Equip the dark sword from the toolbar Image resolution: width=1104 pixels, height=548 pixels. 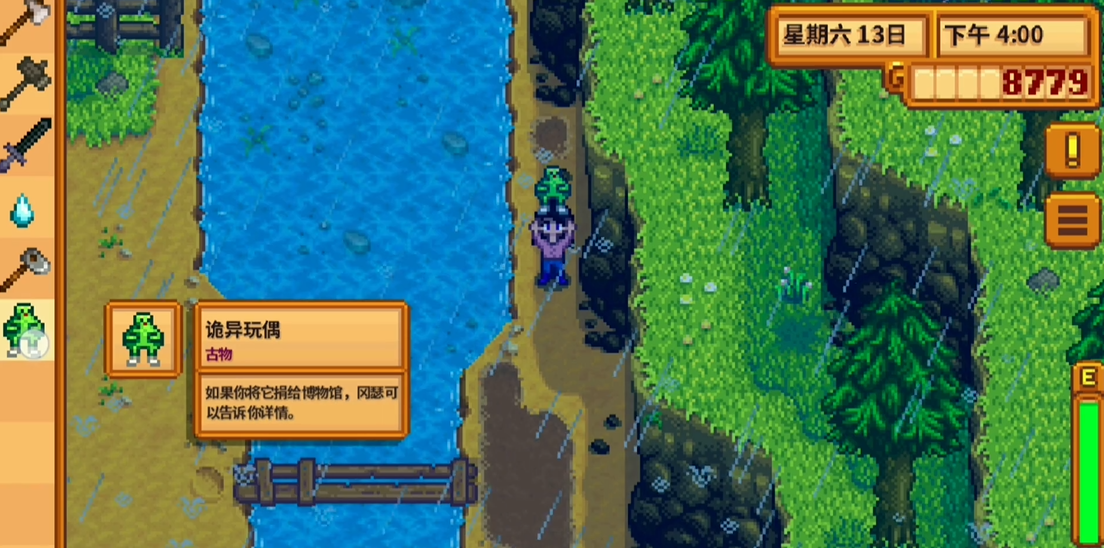click(x=25, y=147)
